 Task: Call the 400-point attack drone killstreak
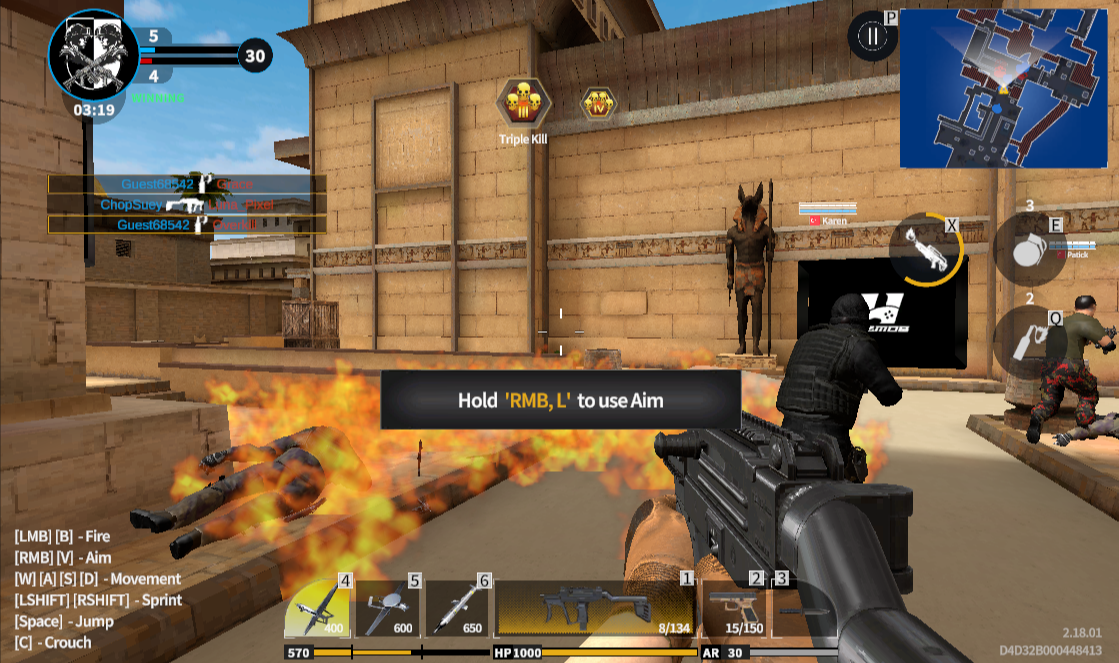tap(318, 609)
